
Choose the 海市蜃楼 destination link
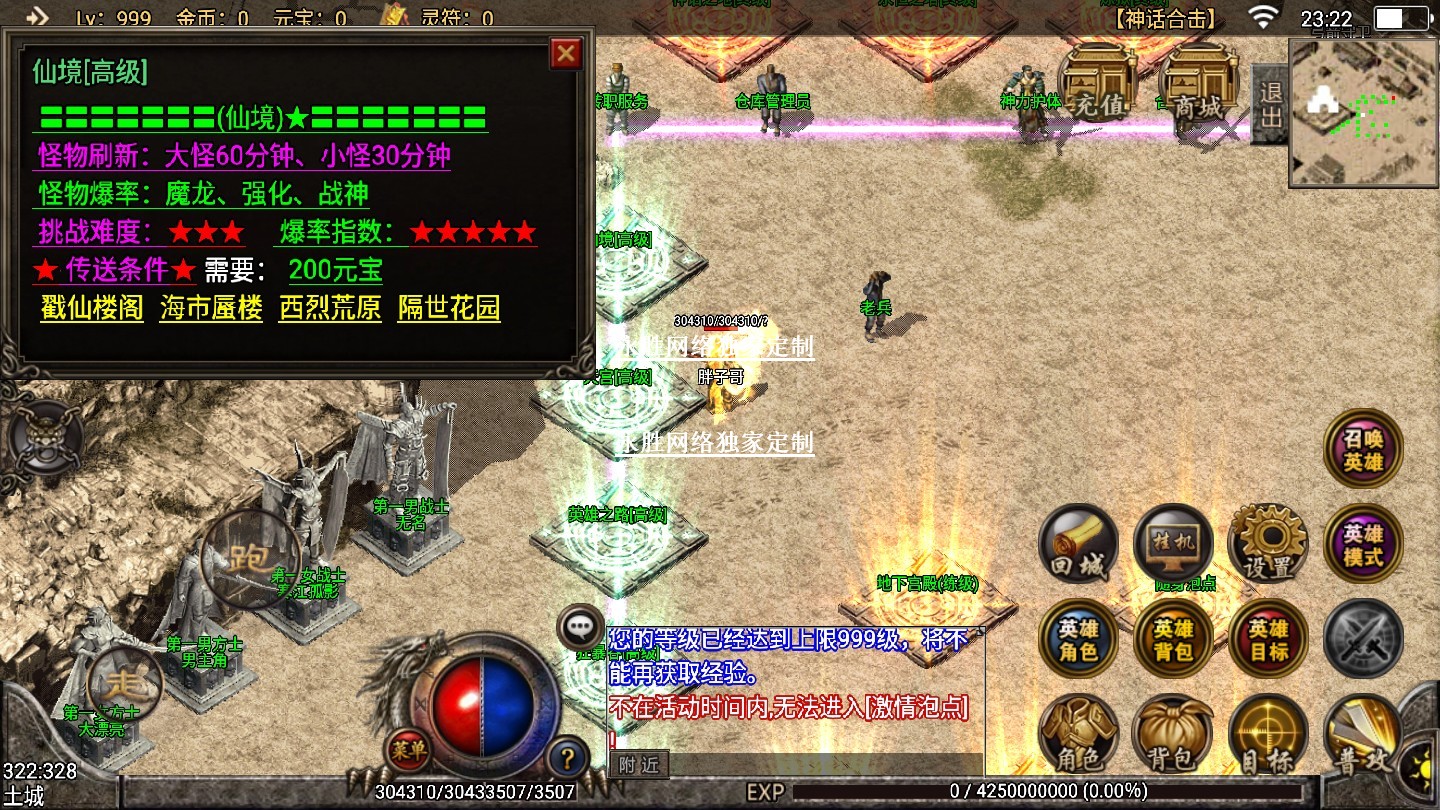click(x=211, y=308)
